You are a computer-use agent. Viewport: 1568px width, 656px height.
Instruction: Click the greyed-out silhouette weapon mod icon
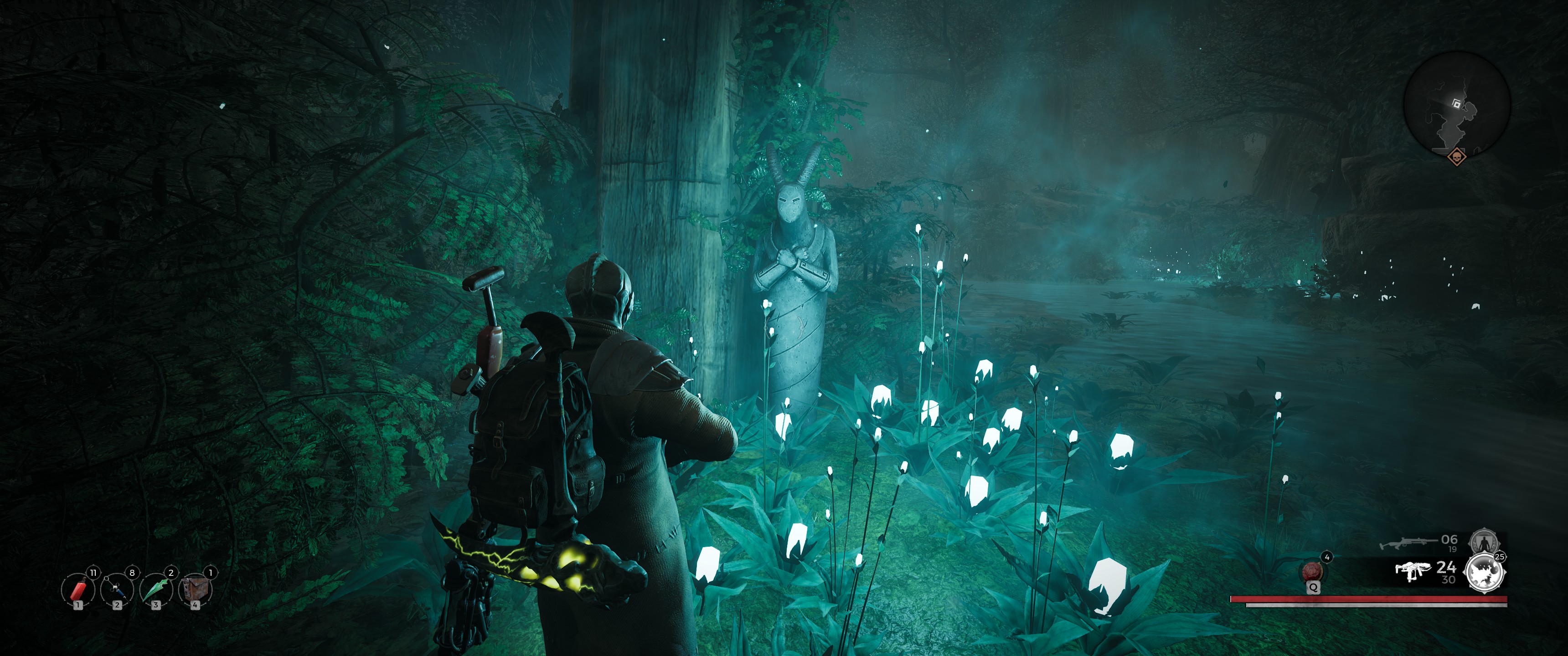(1481, 541)
